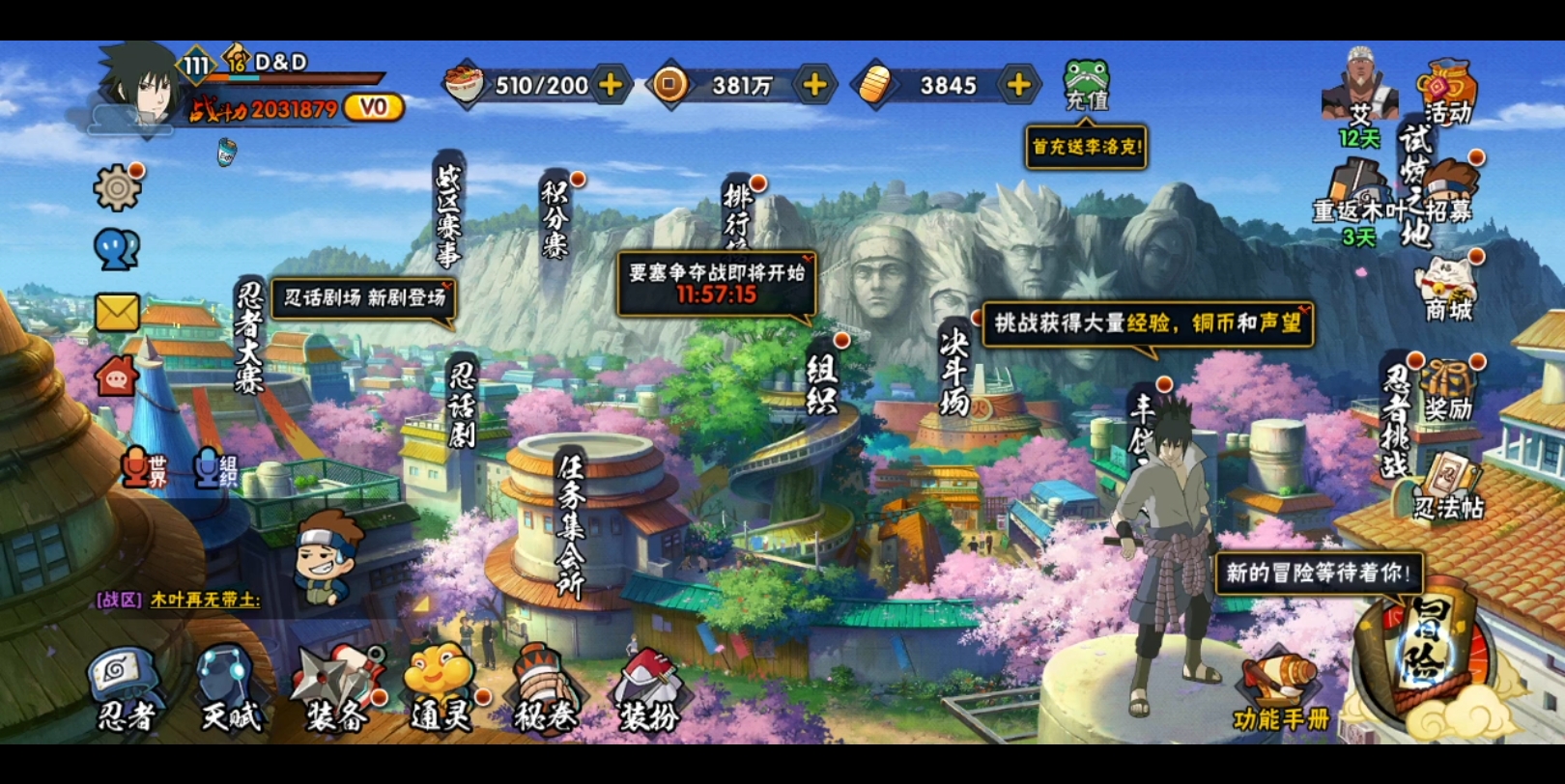This screenshot has height=784, width=1565.
Task: Open the 秘卷 scroll menu
Action: point(545,689)
